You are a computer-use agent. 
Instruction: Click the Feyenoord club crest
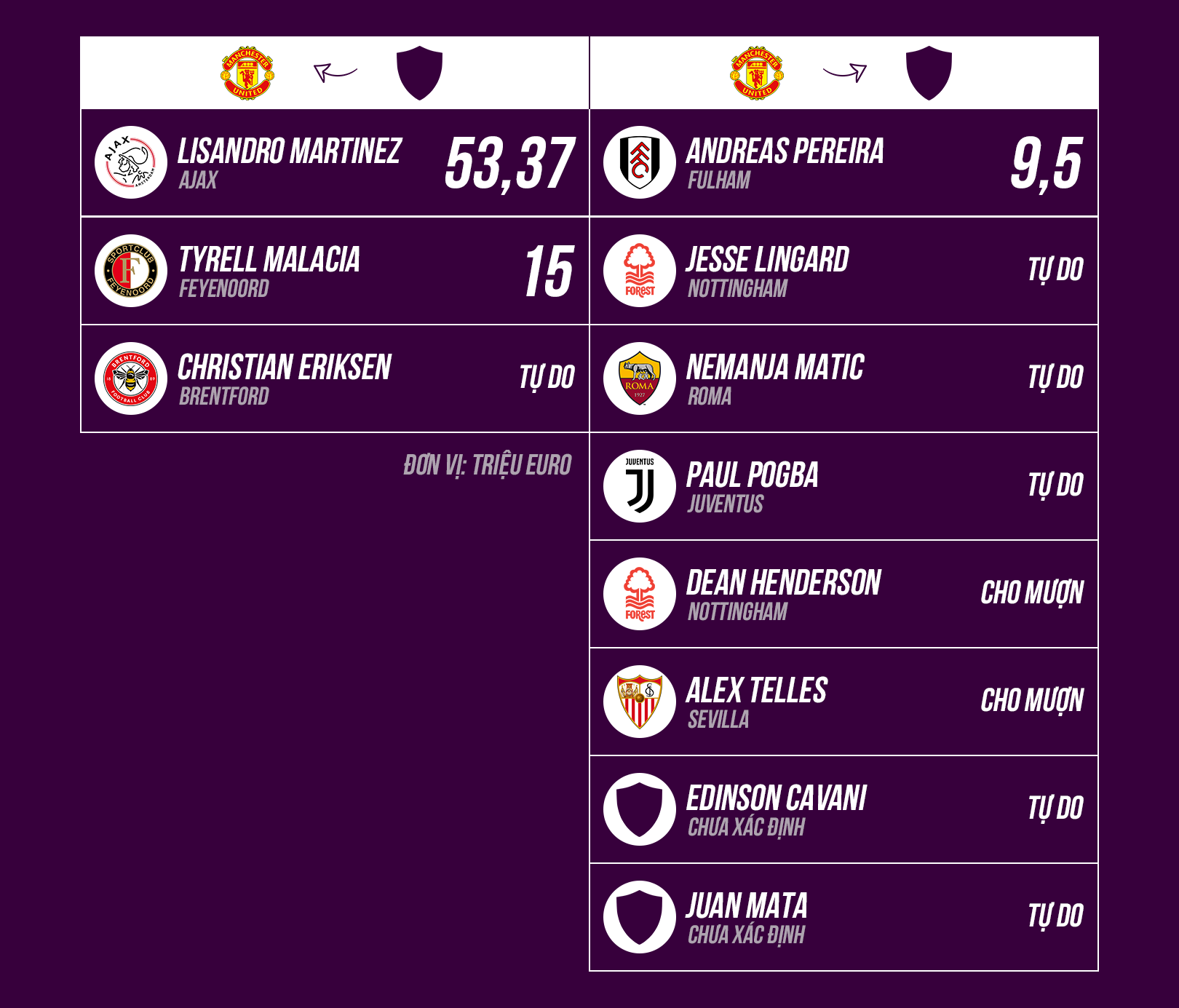(x=131, y=271)
